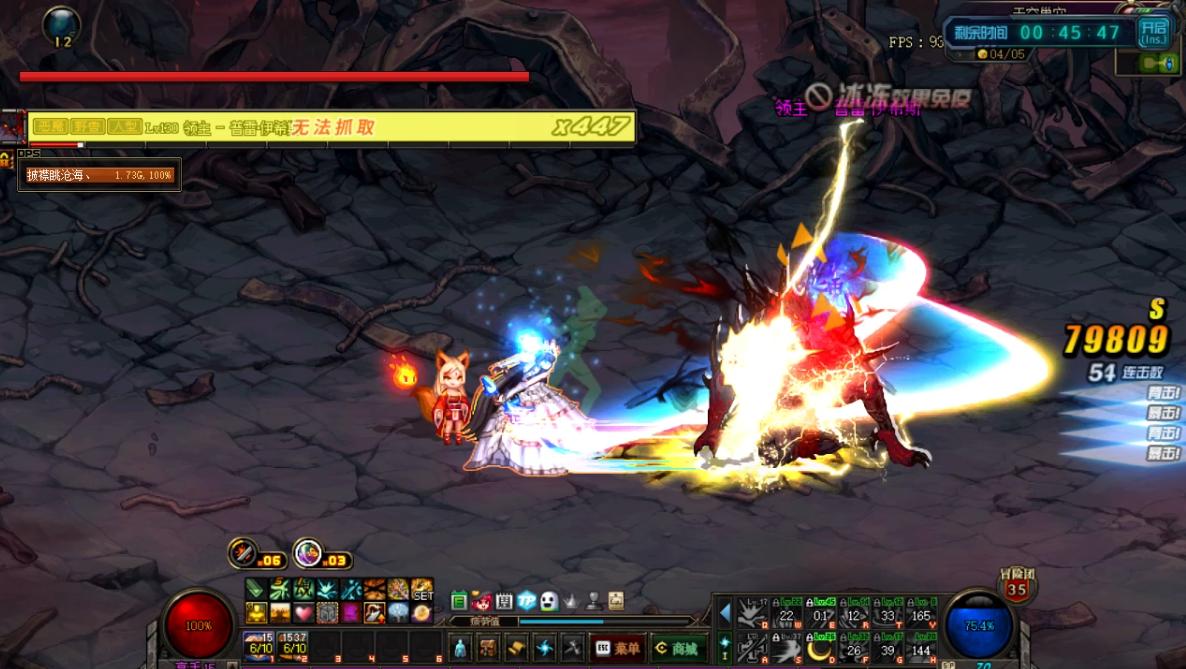Activate the bird-shaped skill on S
Viewport: 1186px width, 669px height.
[787, 648]
